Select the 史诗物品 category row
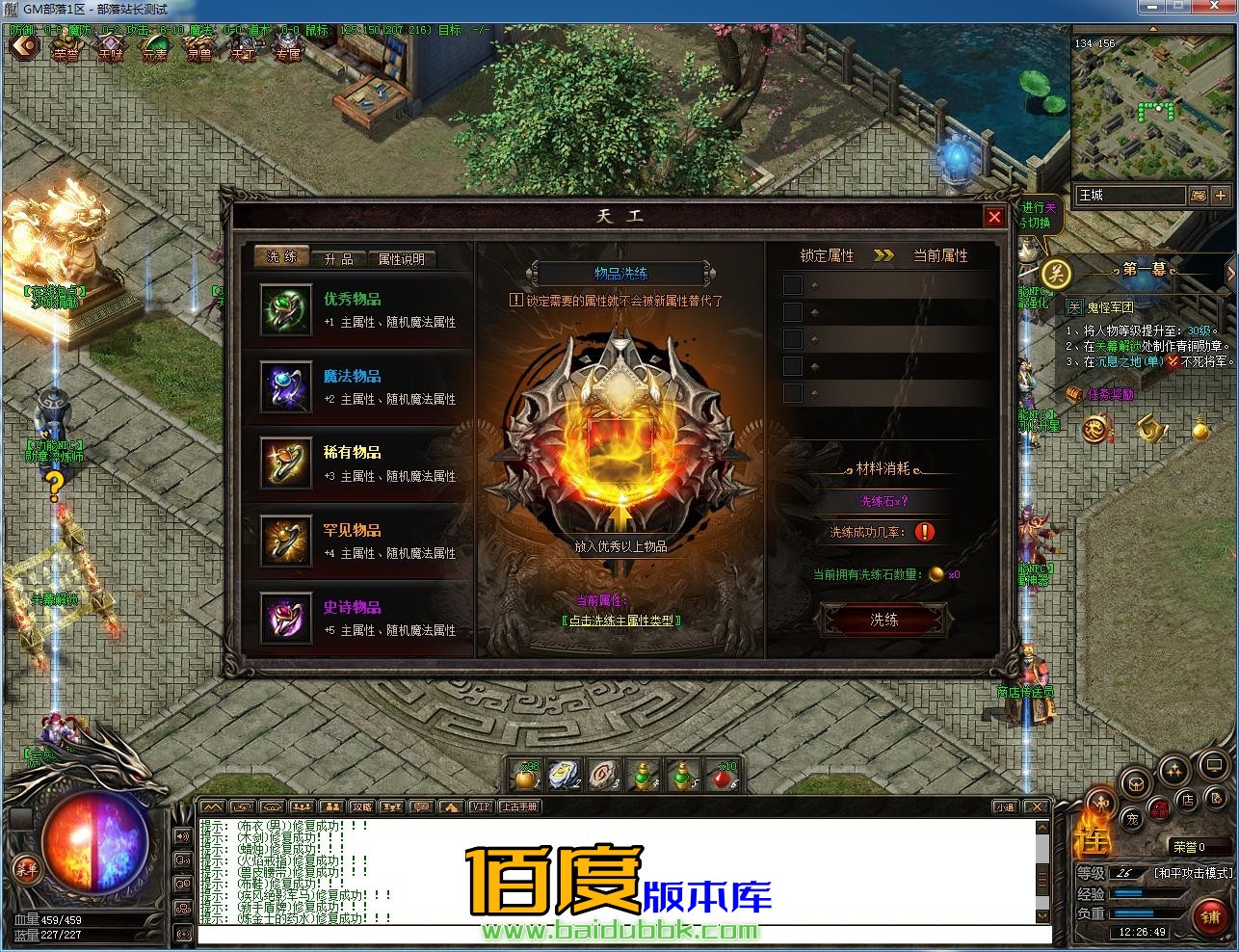The image size is (1239, 952). coord(366,619)
